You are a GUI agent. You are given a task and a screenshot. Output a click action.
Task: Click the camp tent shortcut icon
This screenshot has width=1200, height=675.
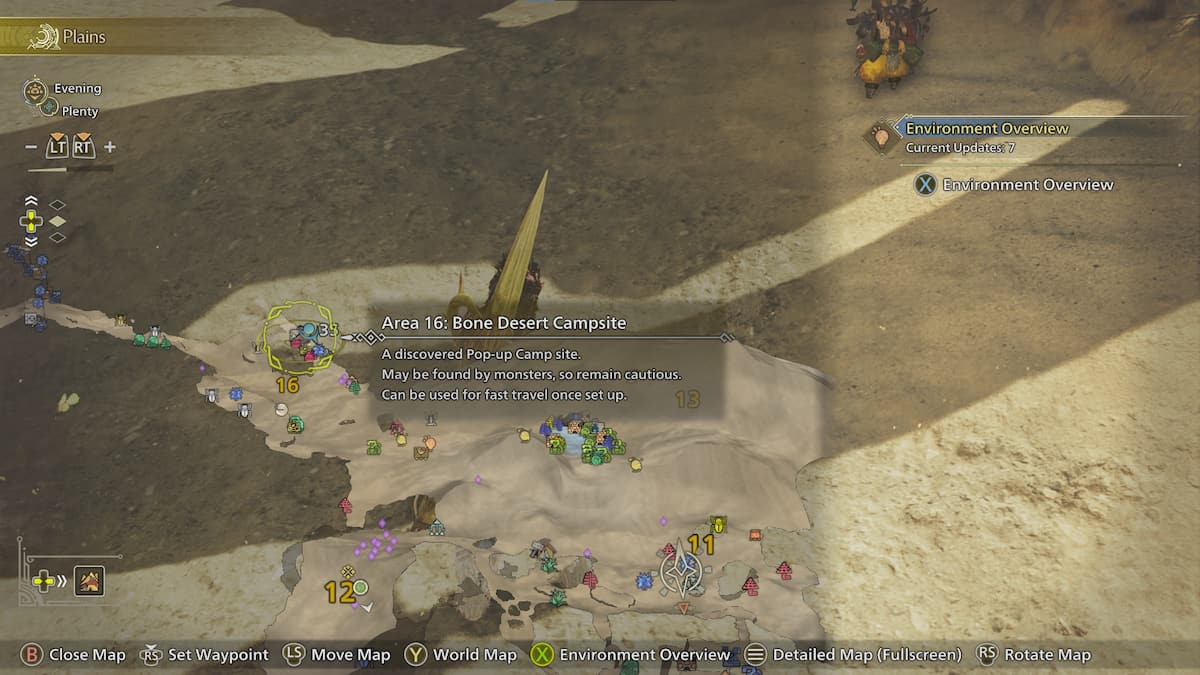pyautogui.click(x=89, y=580)
